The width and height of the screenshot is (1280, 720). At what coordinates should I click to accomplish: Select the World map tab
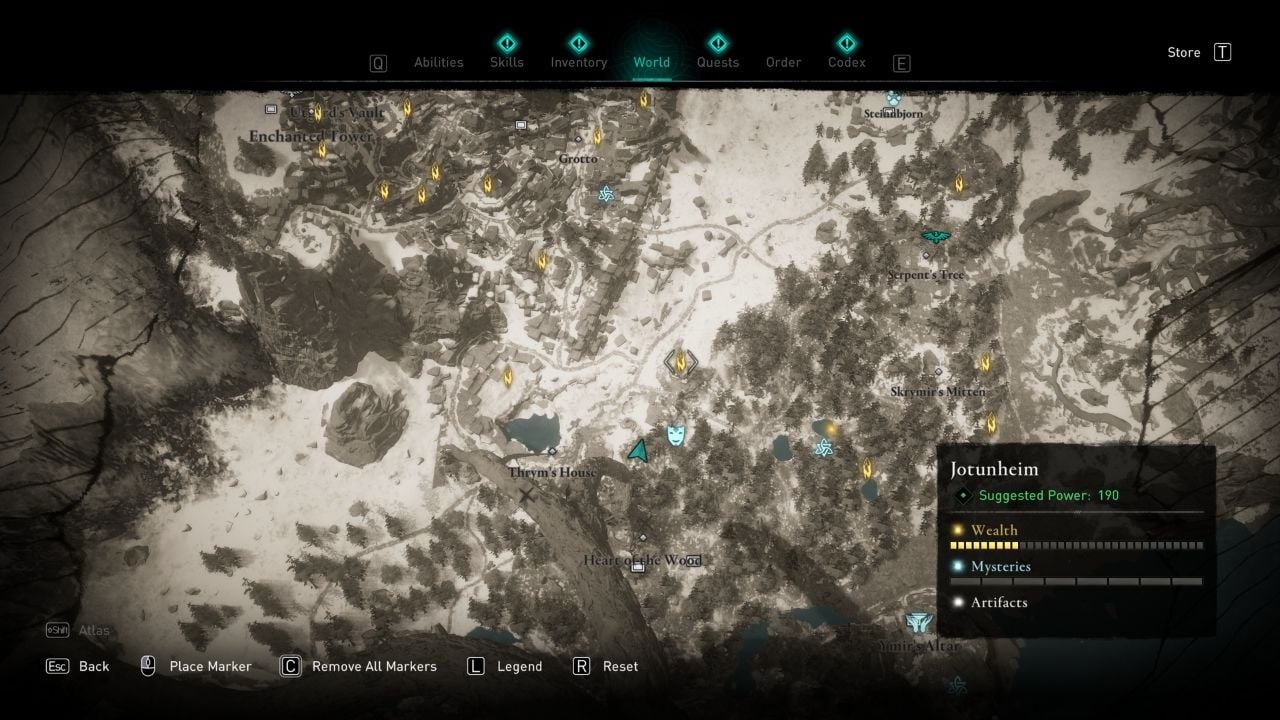pos(651,62)
